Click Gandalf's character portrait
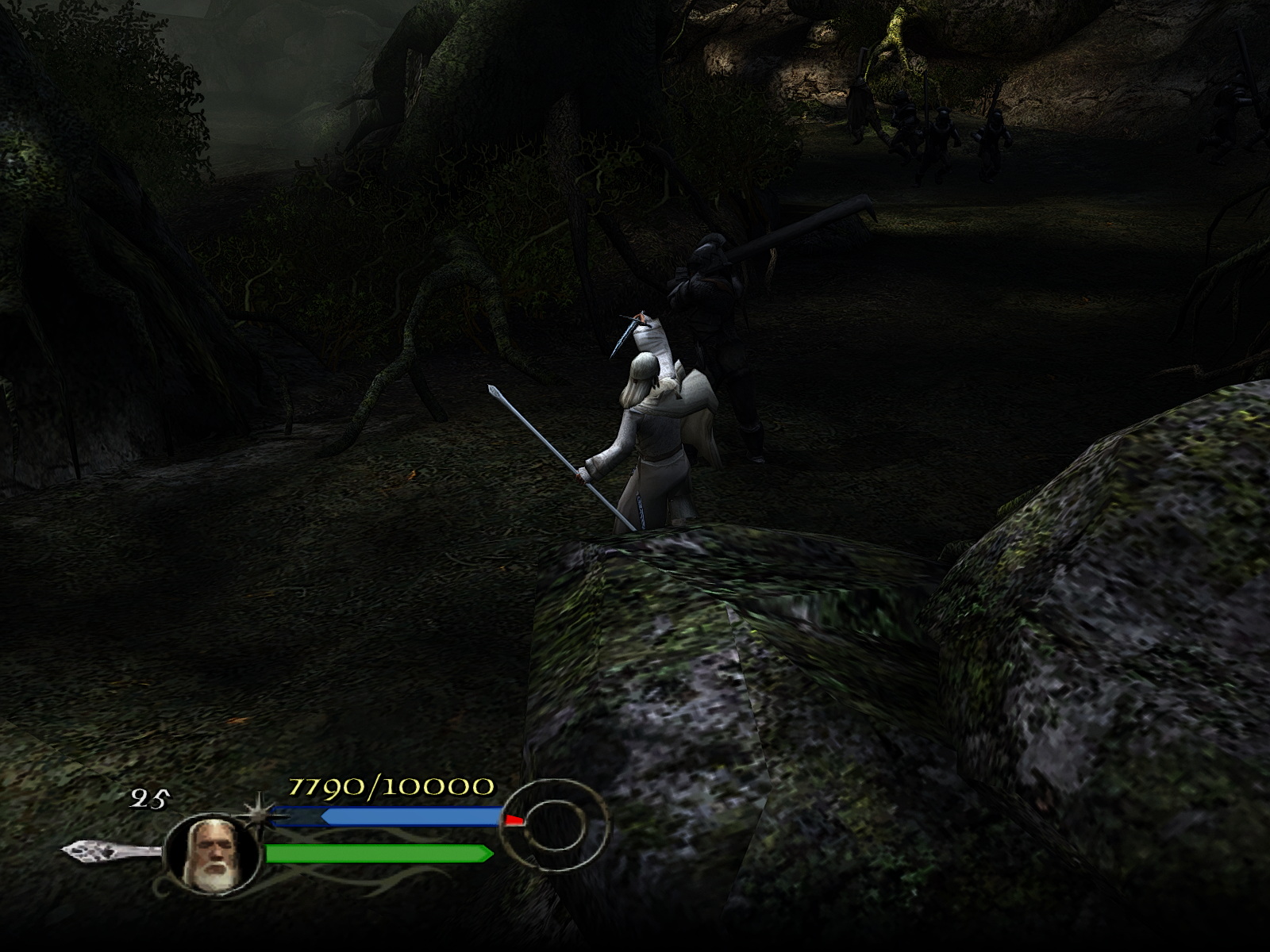This screenshot has width=1270, height=952. (x=212, y=851)
